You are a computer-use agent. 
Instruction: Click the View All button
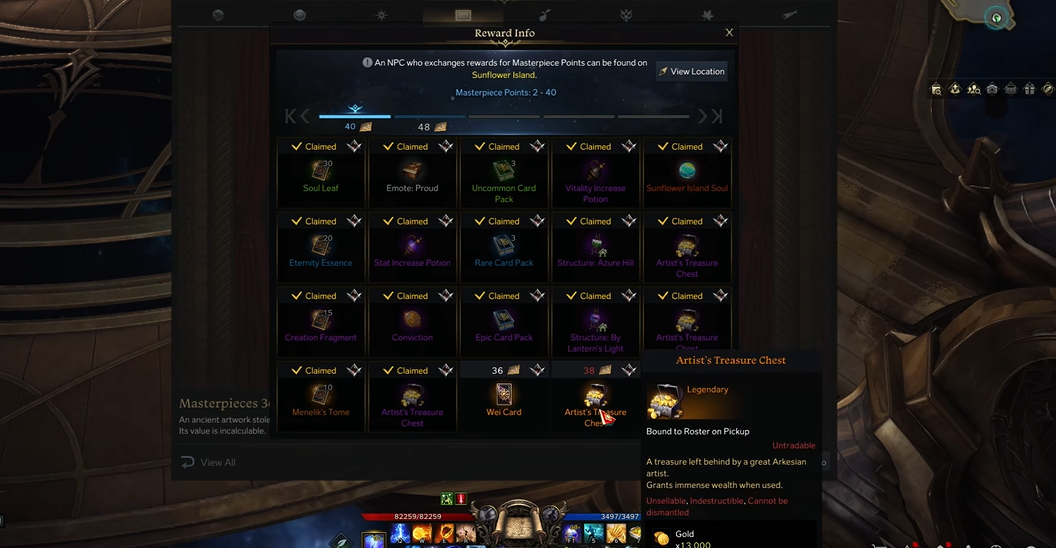(x=209, y=462)
